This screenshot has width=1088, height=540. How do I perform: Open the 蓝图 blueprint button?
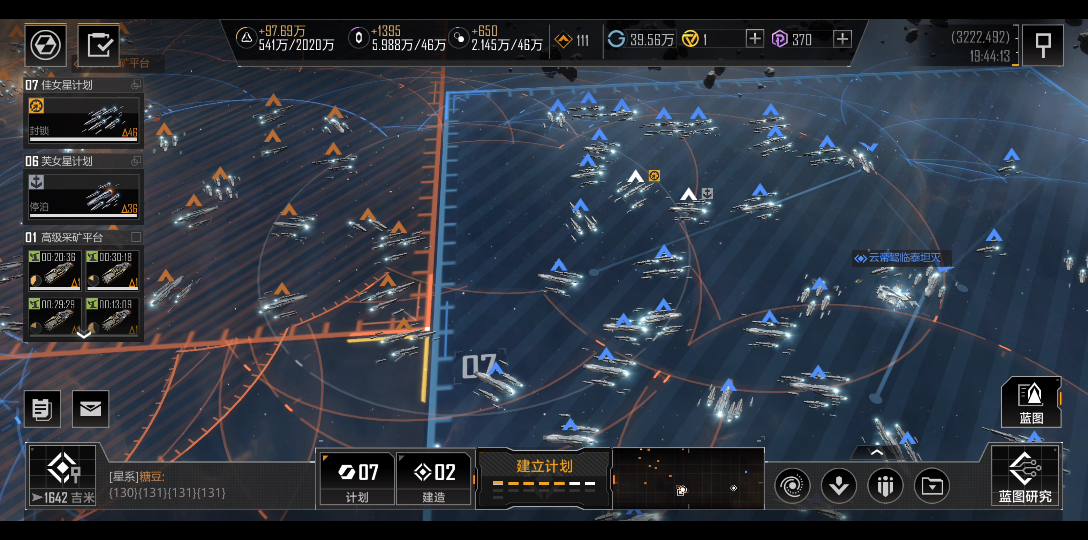[1031, 402]
